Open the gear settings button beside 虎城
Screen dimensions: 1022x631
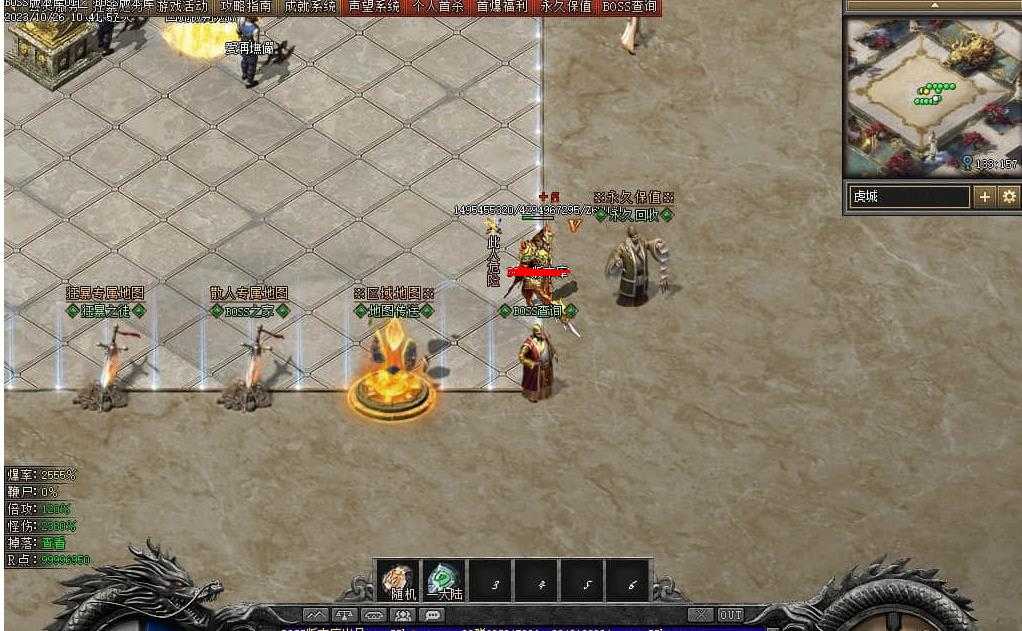coord(1009,197)
